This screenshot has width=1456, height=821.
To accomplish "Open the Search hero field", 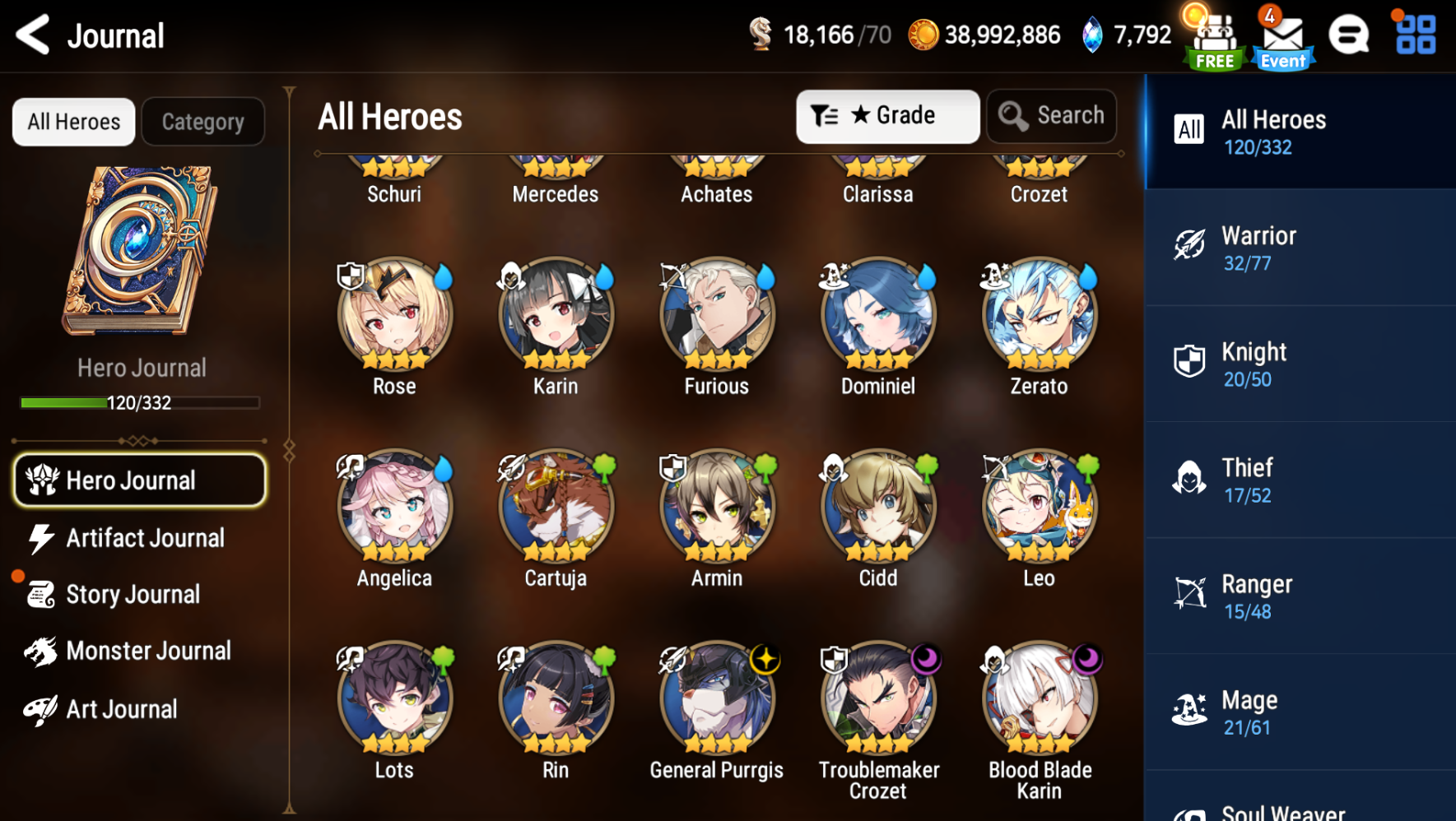I will (x=1051, y=116).
